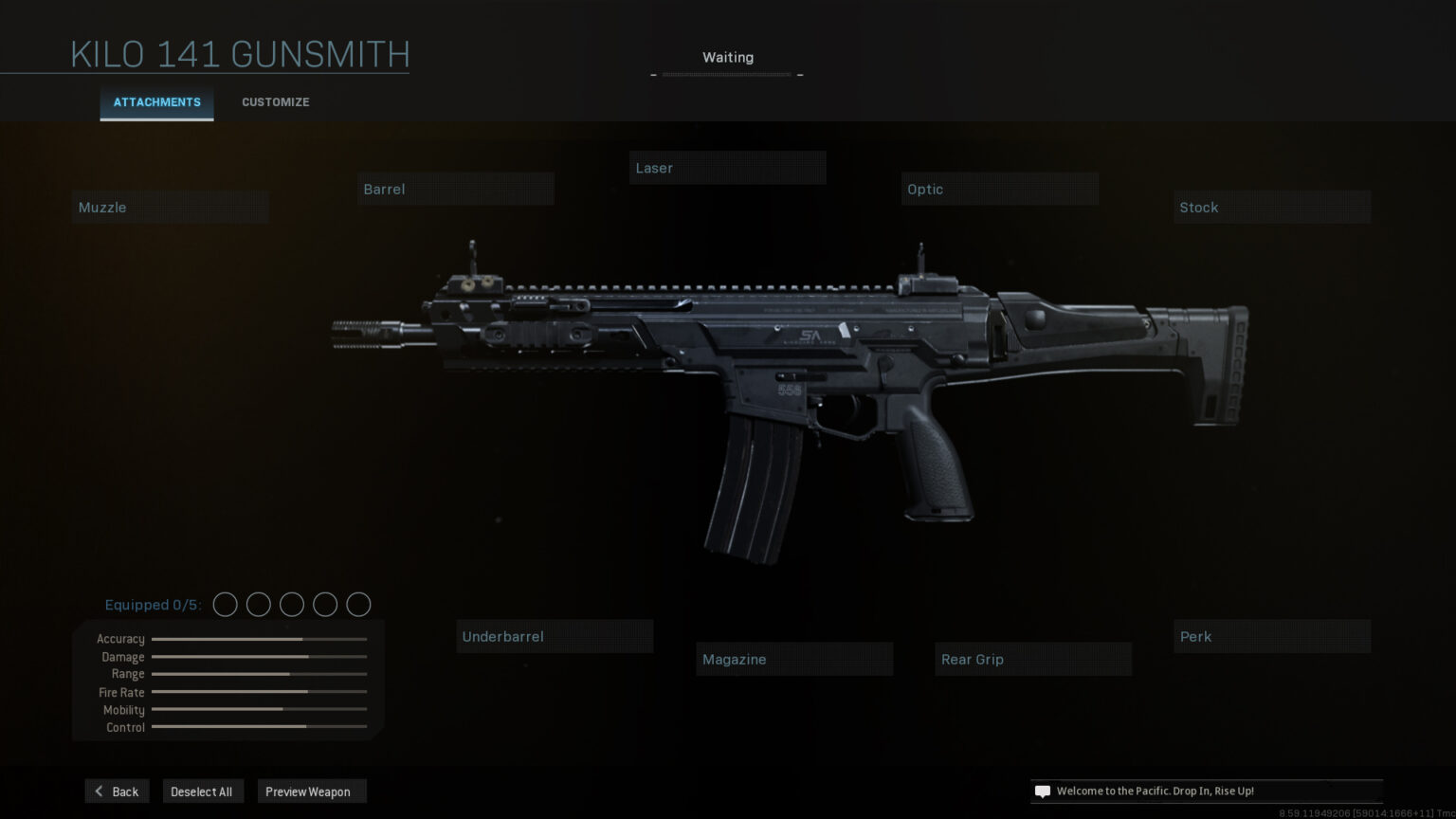Select the Stock attachment slot

pyautogui.click(x=1271, y=208)
